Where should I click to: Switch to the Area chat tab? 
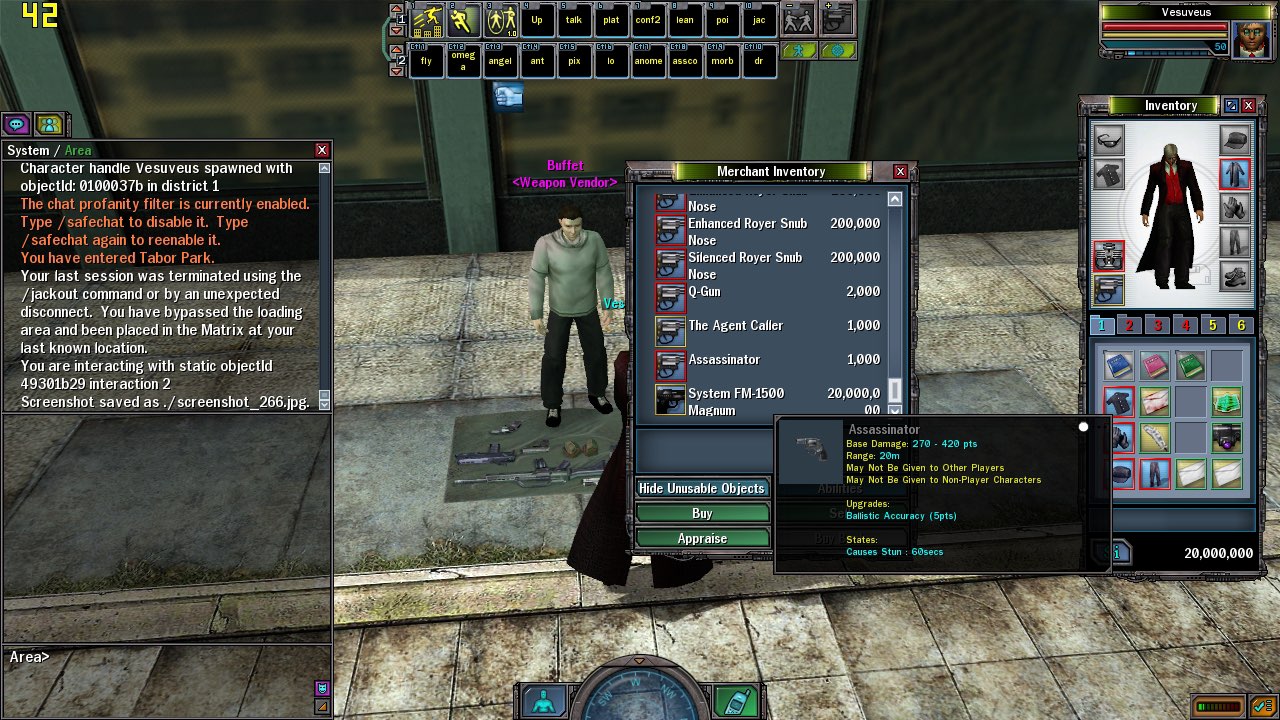pyautogui.click(x=78, y=151)
